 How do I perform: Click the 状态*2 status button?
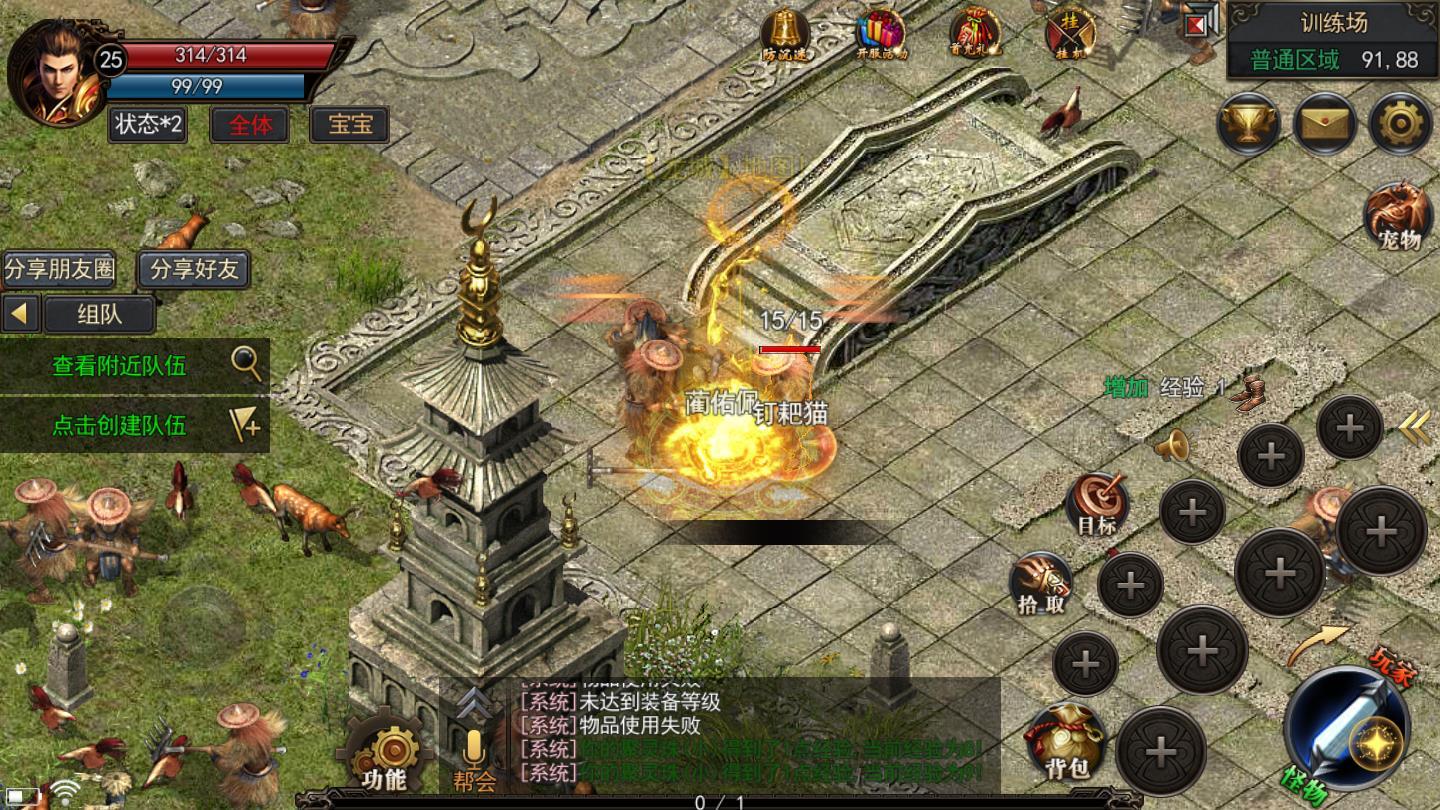click(x=148, y=124)
